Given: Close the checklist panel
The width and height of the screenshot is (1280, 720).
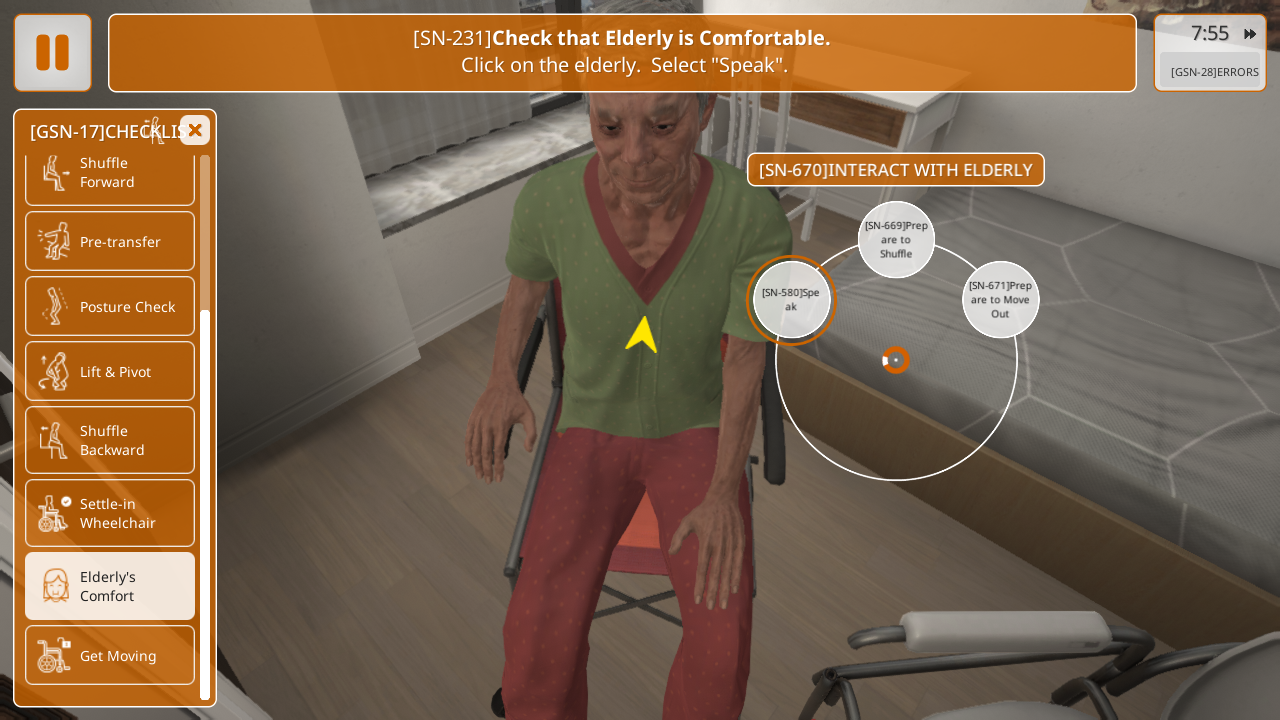Looking at the screenshot, I should [195, 130].
